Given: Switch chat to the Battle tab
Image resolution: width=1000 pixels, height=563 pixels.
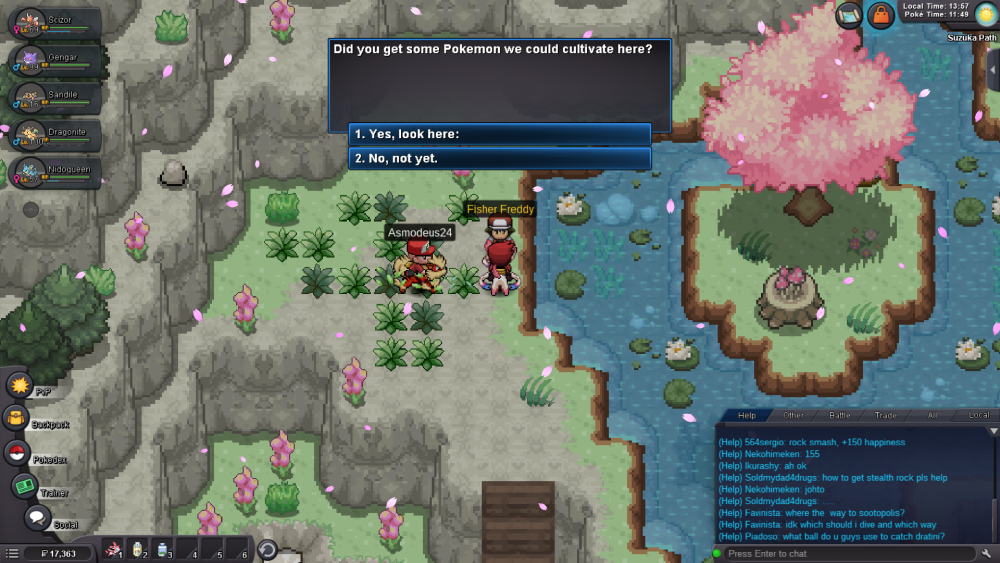Looking at the screenshot, I should (840, 415).
